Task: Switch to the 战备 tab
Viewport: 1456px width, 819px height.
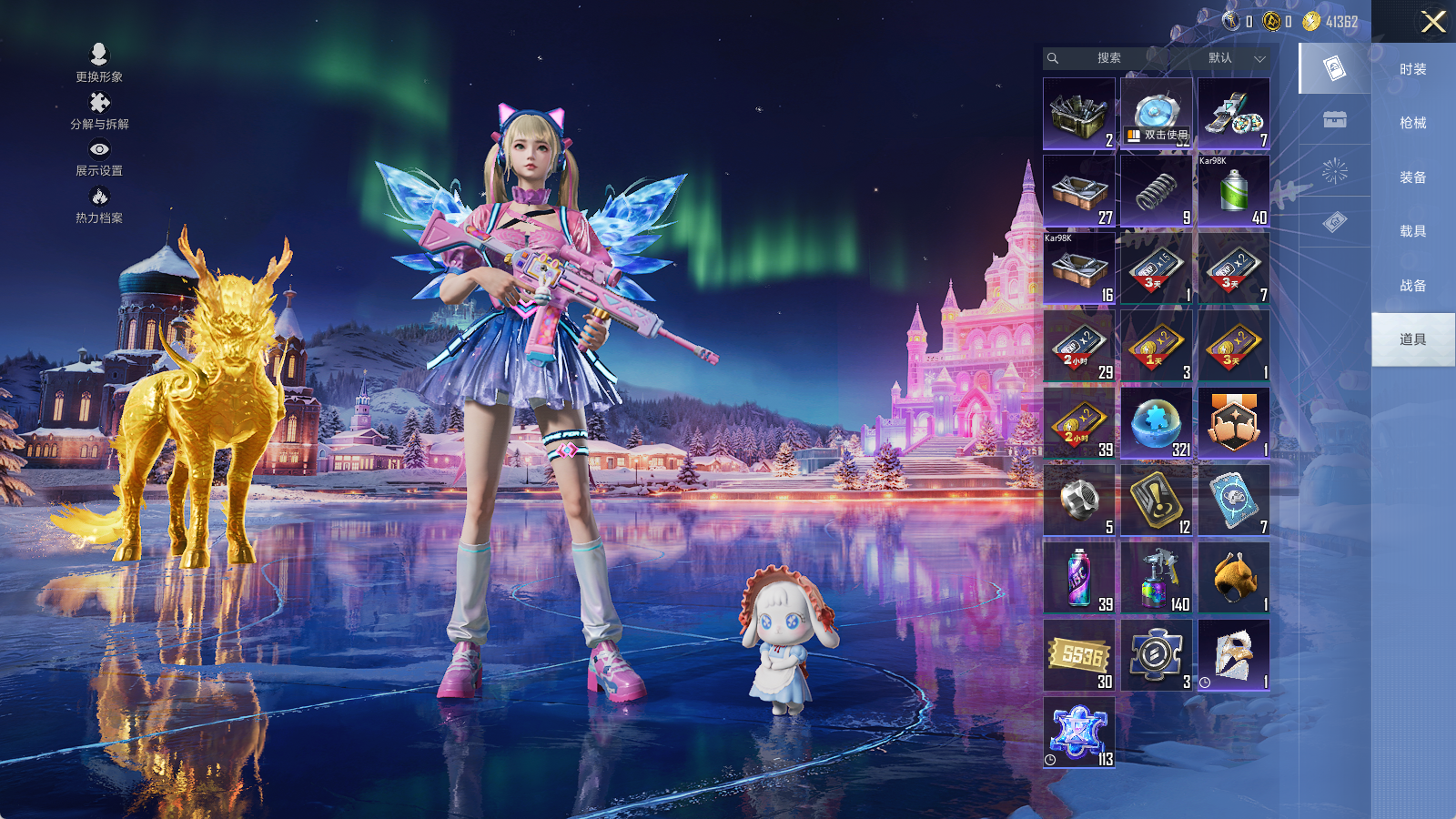Action: (x=1412, y=286)
